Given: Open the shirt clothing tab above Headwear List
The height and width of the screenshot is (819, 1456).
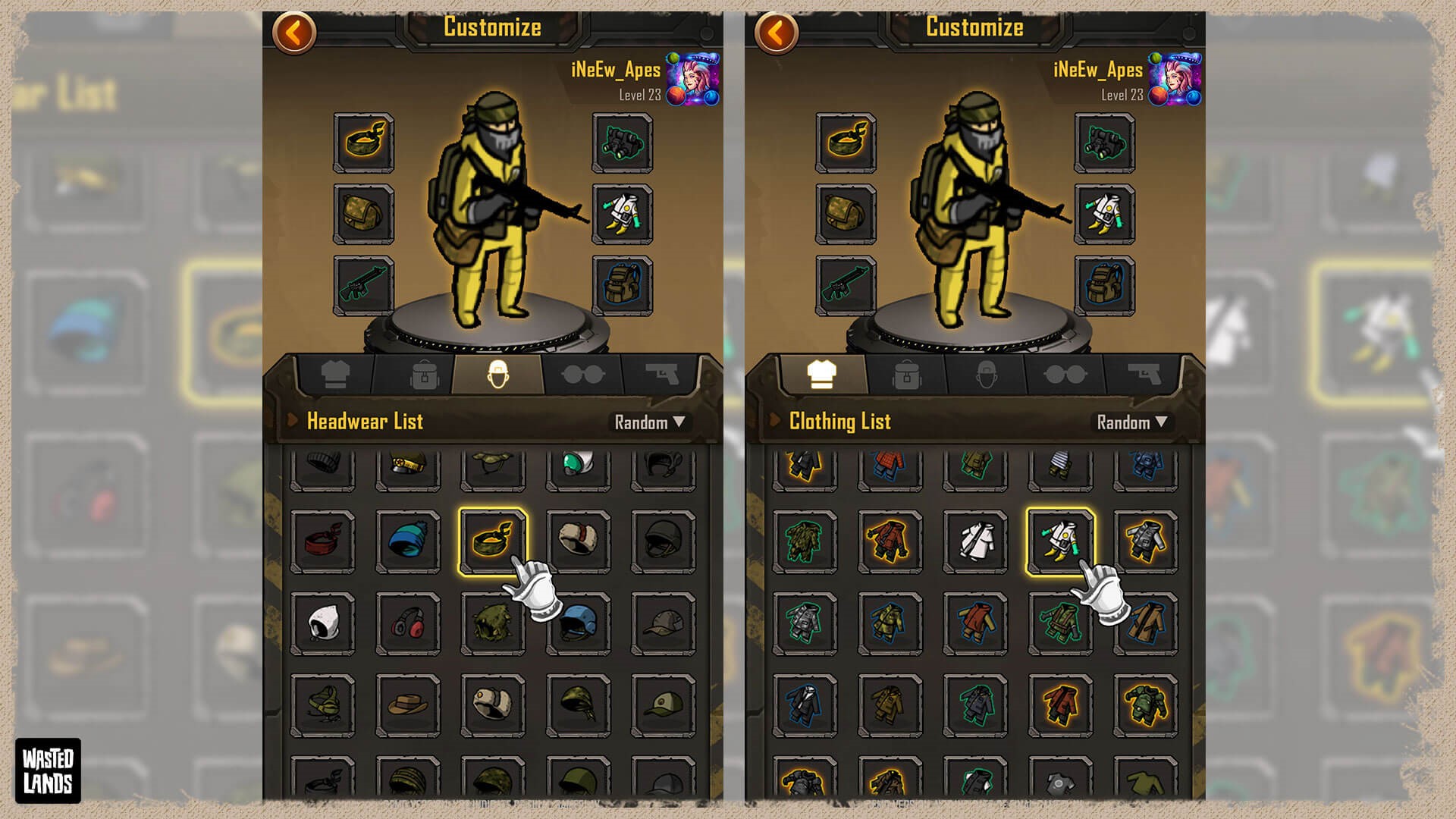Looking at the screenshot, I should [x=335, y=375].
